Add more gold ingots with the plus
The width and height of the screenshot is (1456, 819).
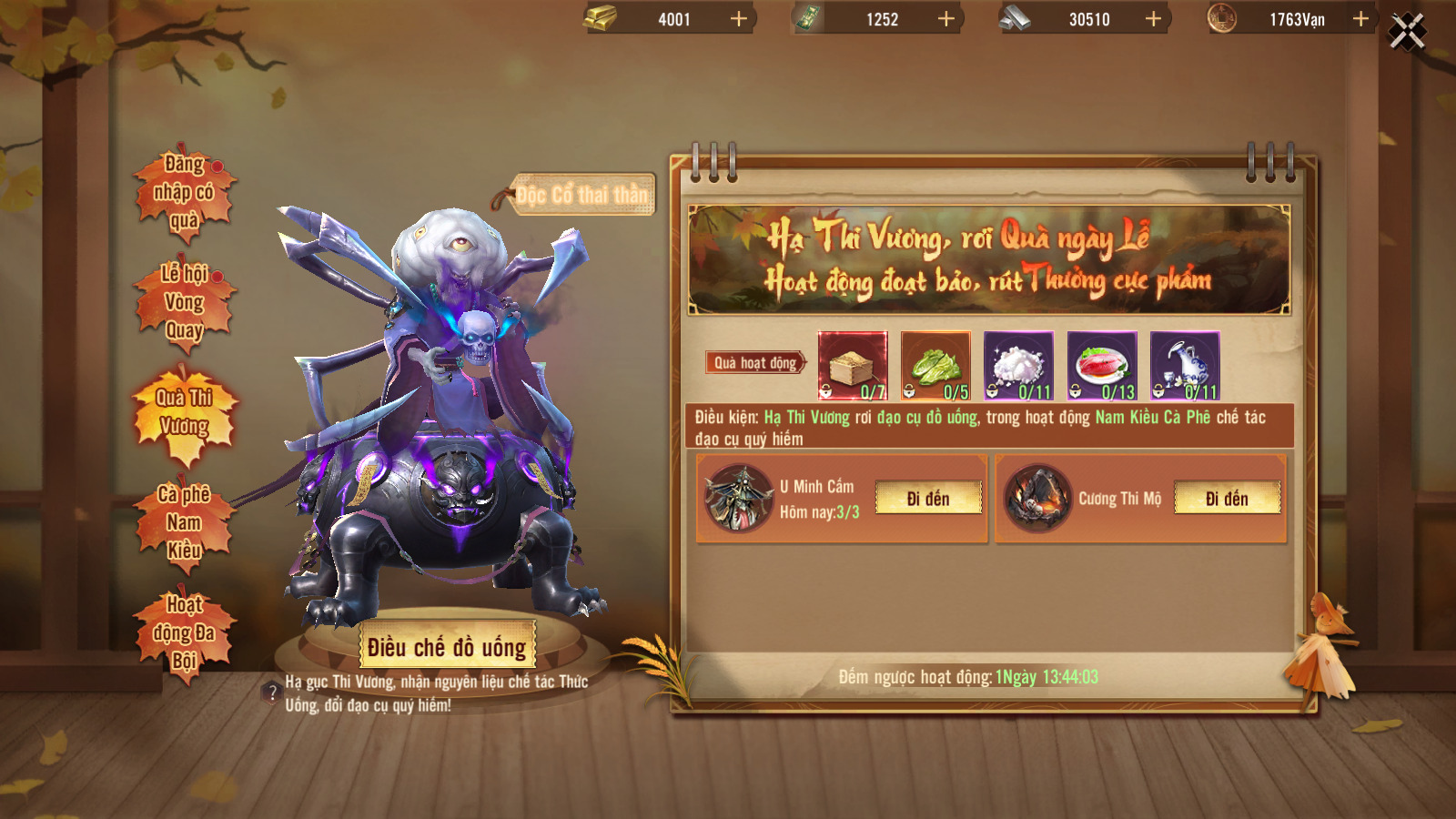click(739, 19)
